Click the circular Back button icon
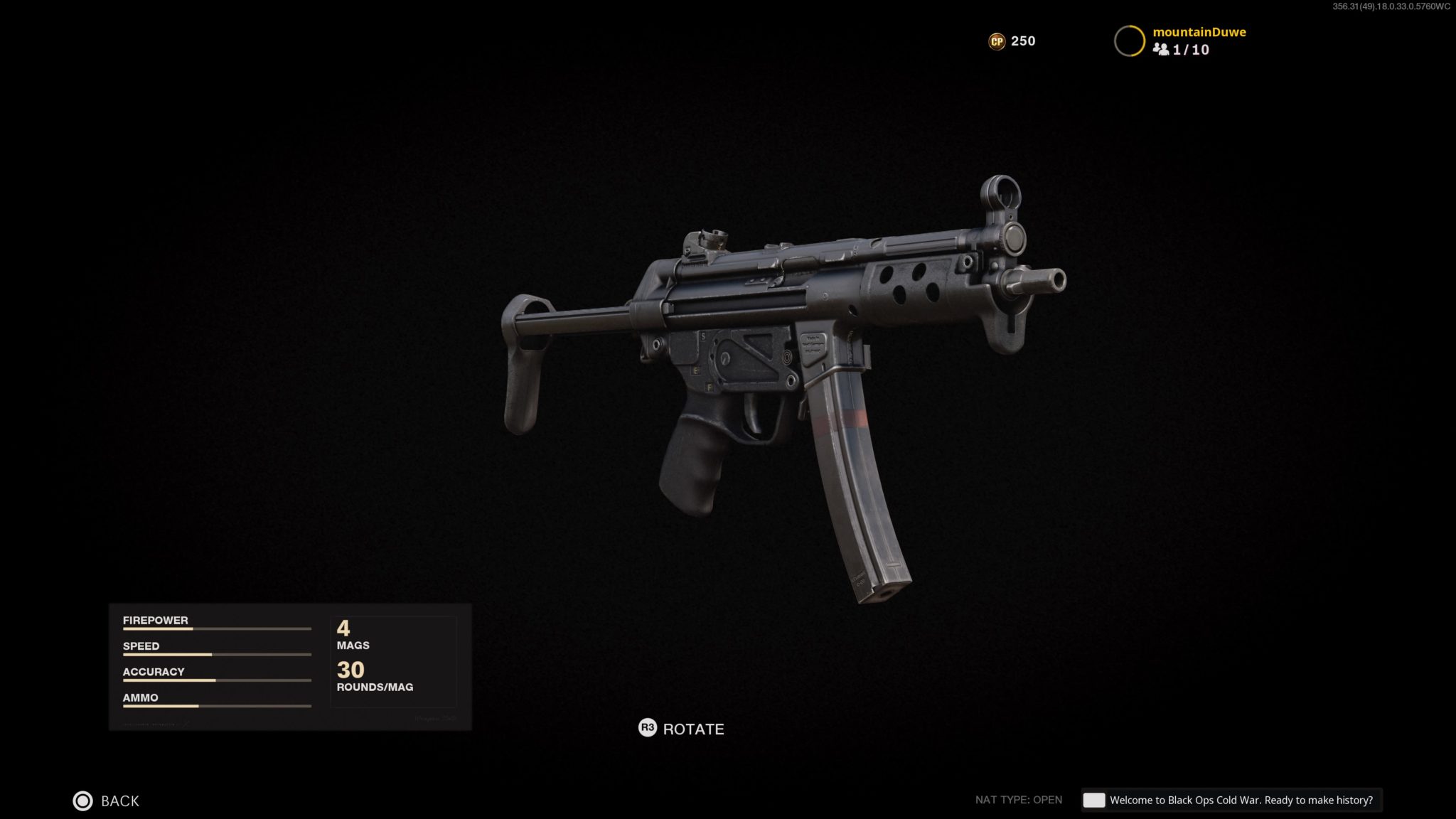Image resolution: width=1456 pixels, height=819 pixels. pyautogui.click(x=85, y=801)
